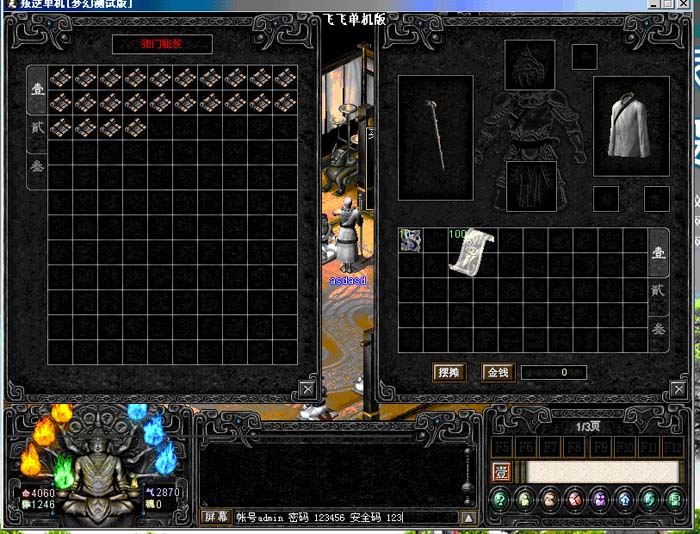The height and width of the screenshot is (534, 700).
Task: Open the green question mark help orb
Action: coord(500,499)
